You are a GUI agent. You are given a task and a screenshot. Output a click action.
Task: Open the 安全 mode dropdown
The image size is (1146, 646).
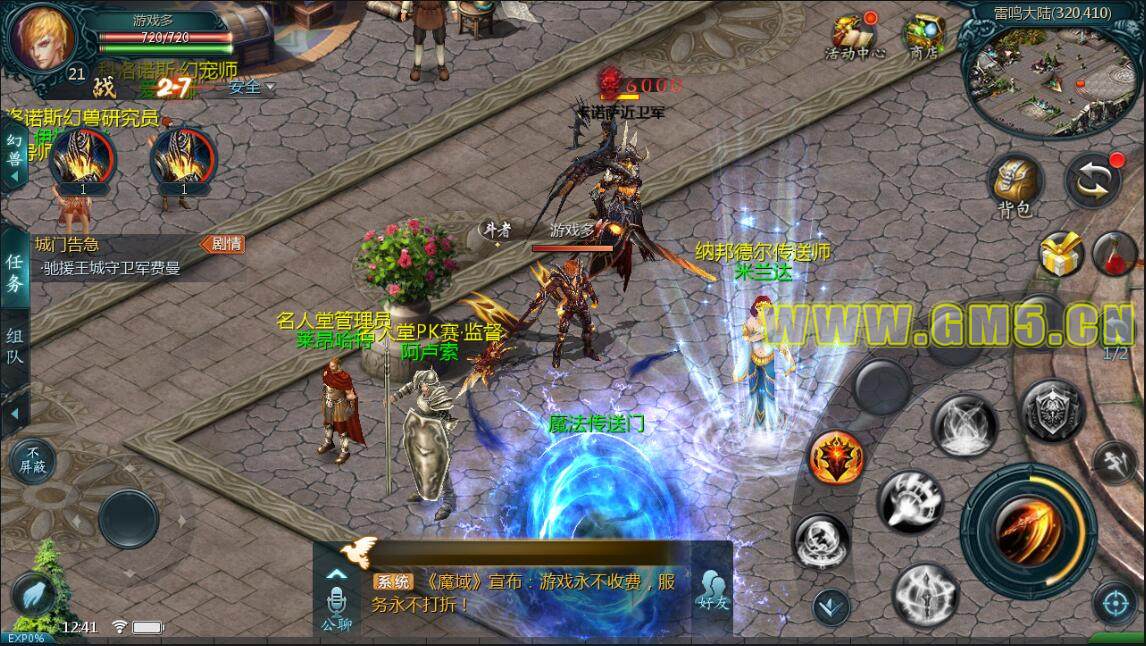(251, 88)
